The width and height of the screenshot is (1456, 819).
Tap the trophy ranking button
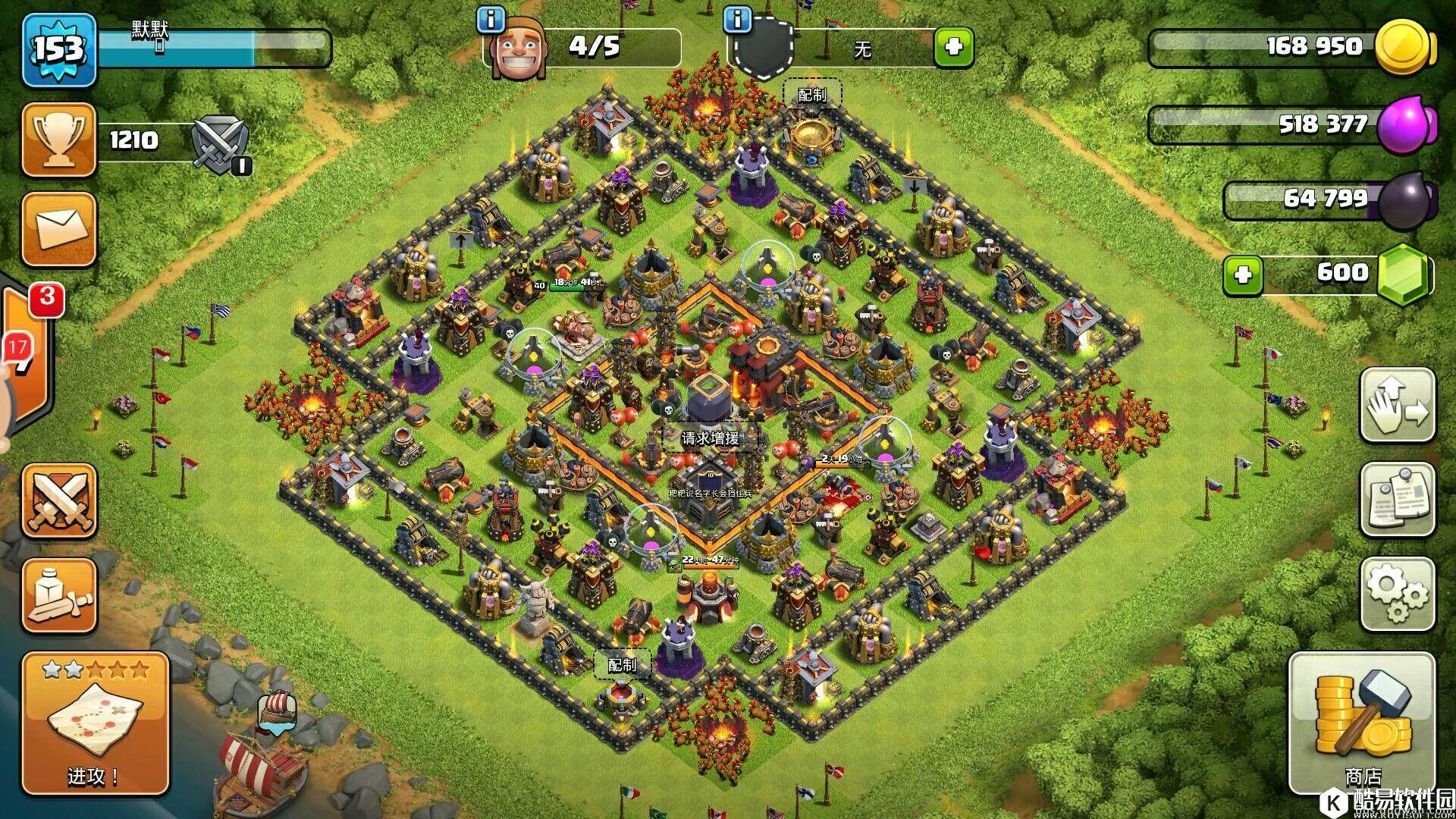click(59, 140)
